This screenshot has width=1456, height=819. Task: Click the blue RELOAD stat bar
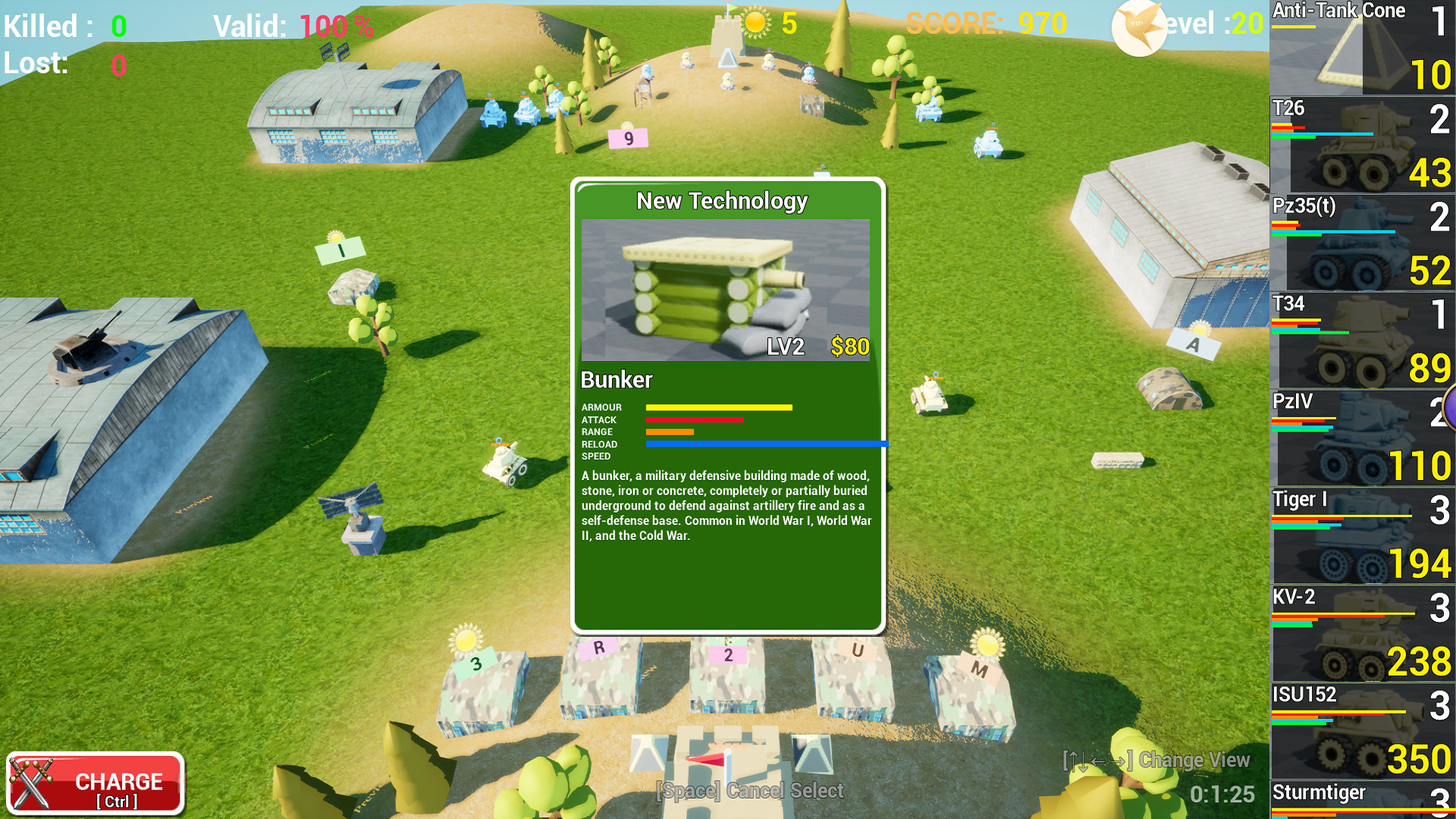tap(766, 444)
